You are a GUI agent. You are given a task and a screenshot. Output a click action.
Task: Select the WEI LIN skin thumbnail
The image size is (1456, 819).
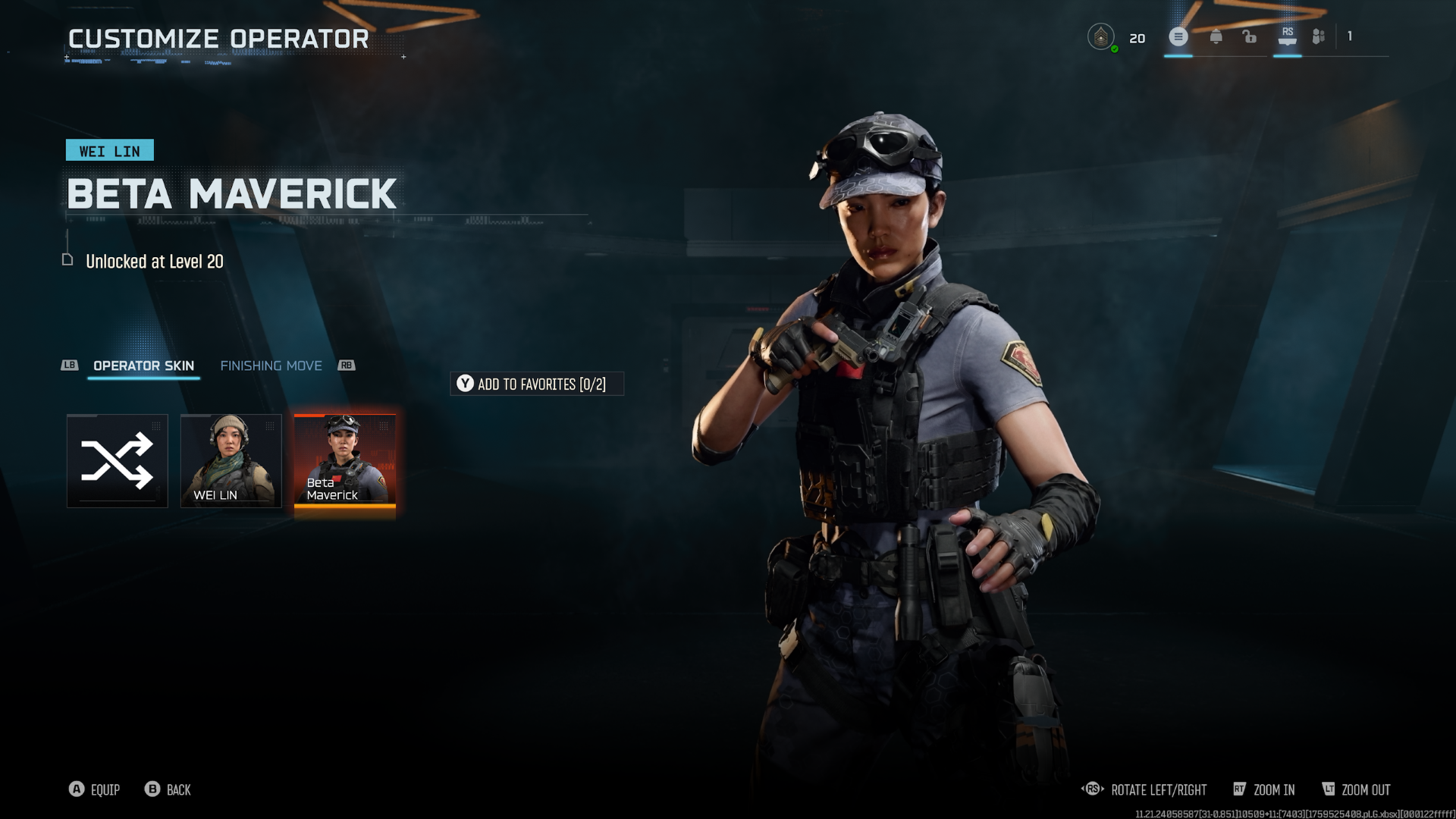pyautogui.click(x=231, y=461)
